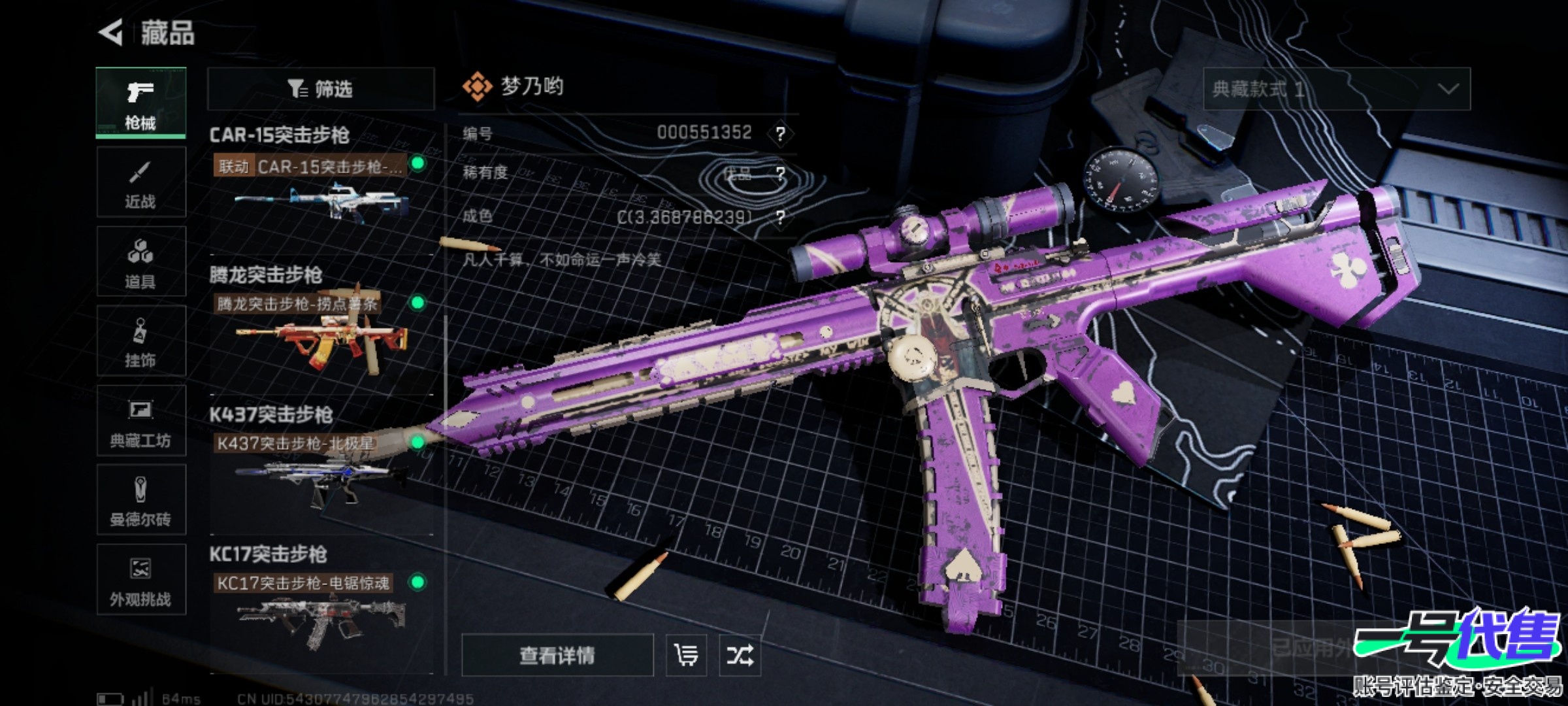Image resolution: width=1568 pixels, height=706 pixels.
Task: Open the 筛选 filter button
Action: point(321,89)
